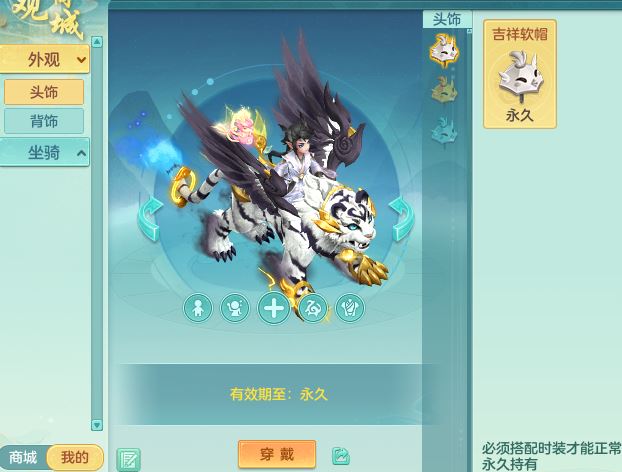Click the single standing figure preview icon
The image size is (622, 472).
(198, 308)
